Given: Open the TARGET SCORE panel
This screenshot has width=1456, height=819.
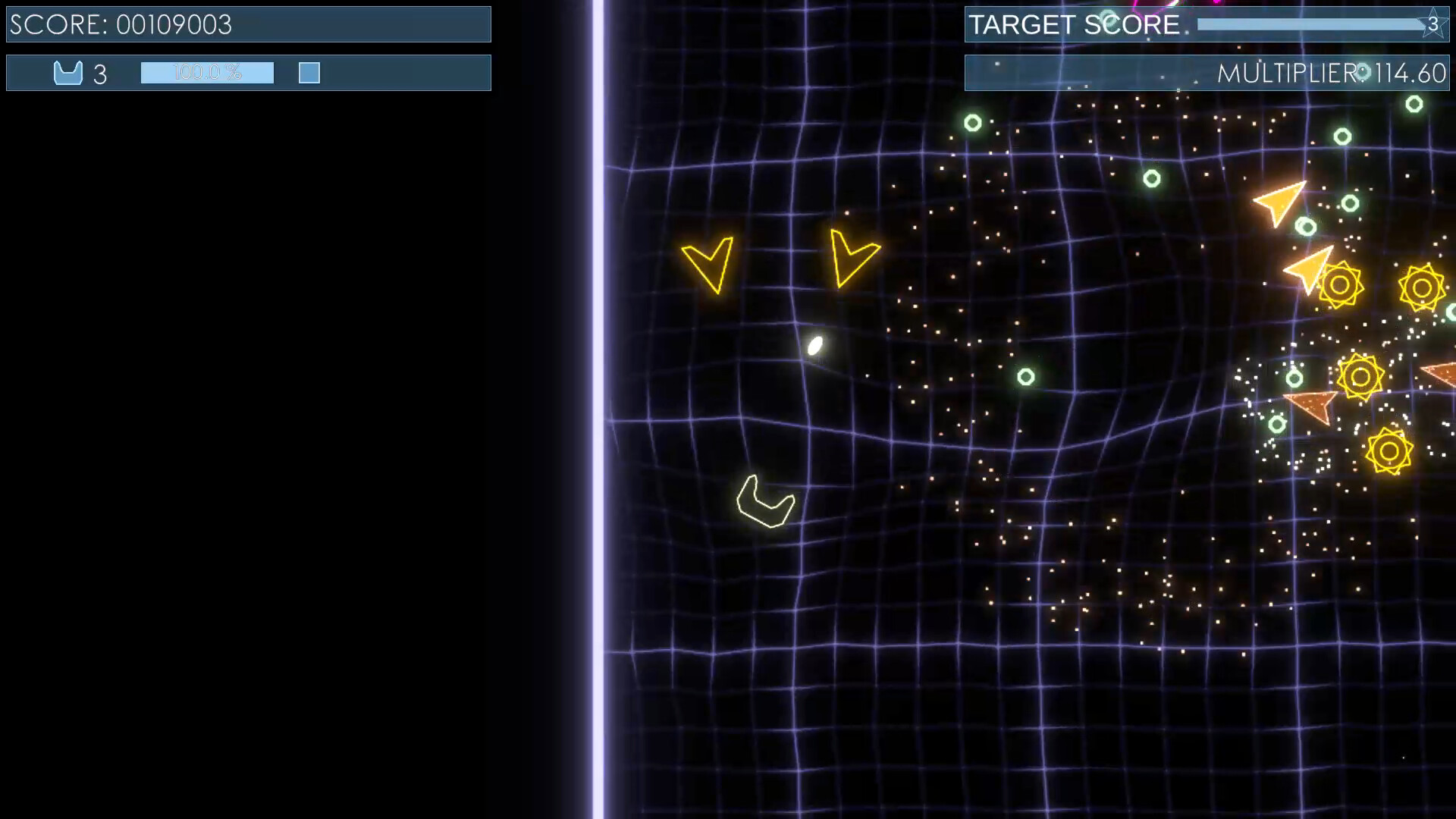Looking at the screenshot, I should click(1207, 24).
